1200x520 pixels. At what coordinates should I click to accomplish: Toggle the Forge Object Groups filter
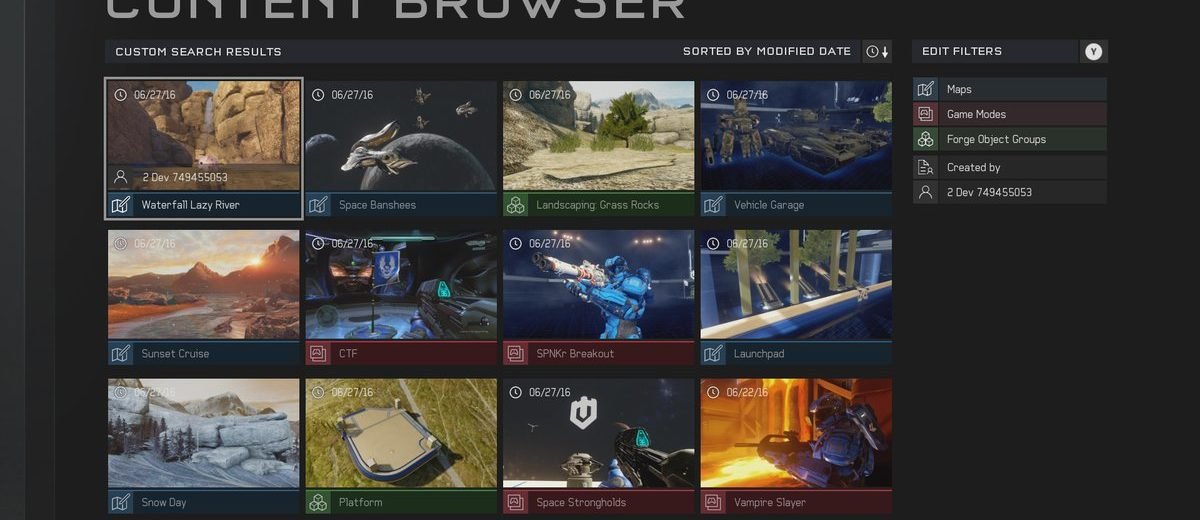point(1009,139)
